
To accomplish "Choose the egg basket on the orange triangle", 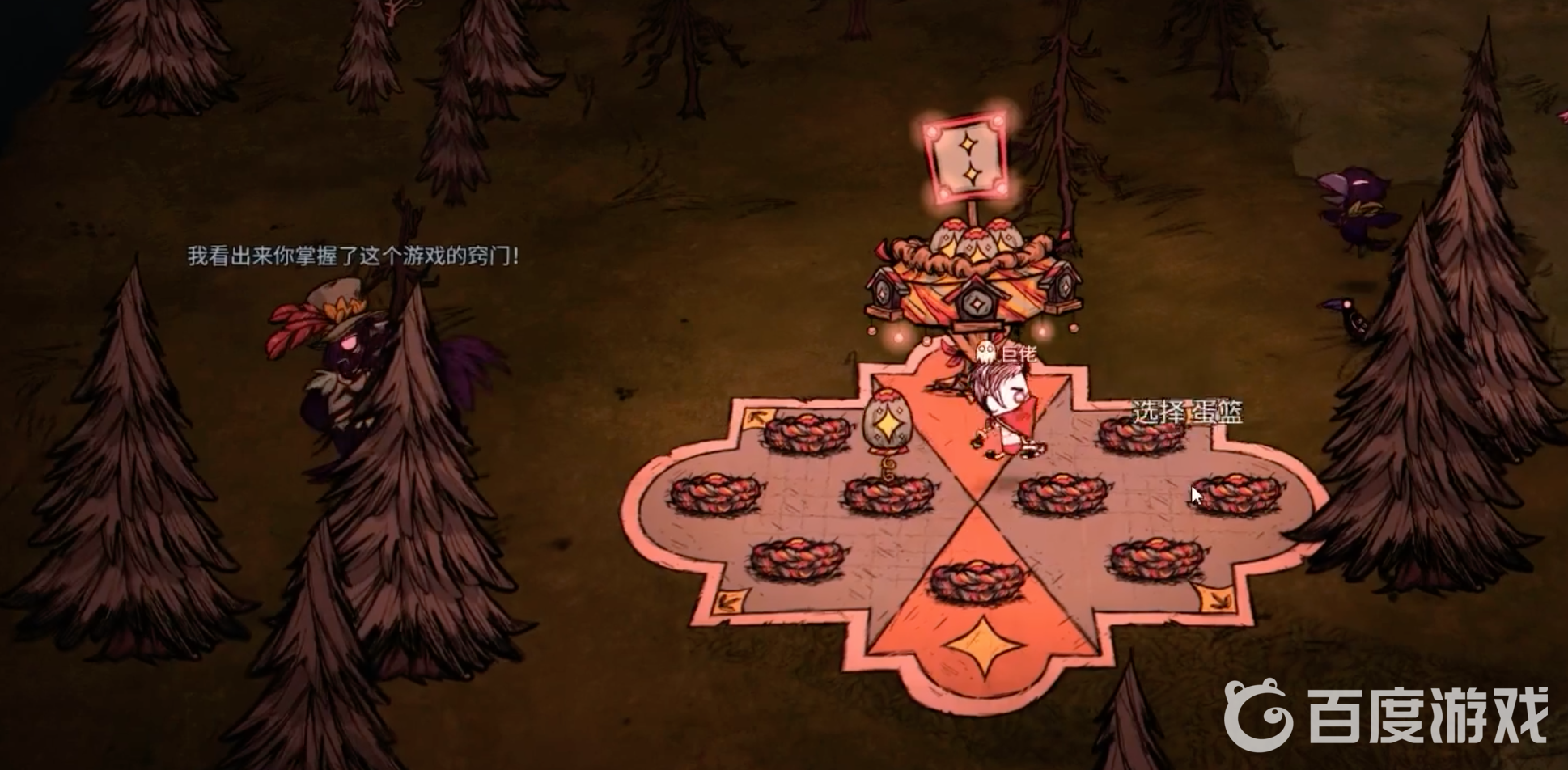I will pos(977,580).
